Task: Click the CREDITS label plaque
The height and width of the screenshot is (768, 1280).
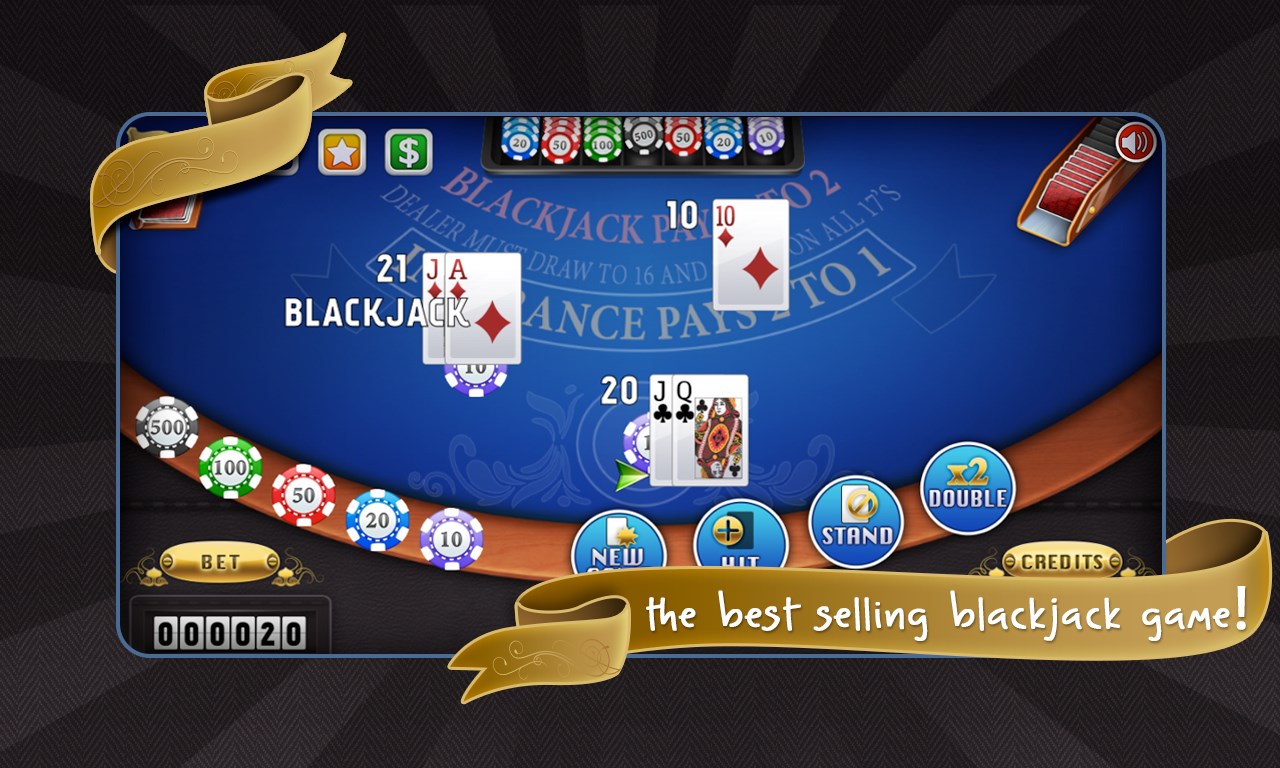Action: pyautogui.click(x=1063, y=562)
